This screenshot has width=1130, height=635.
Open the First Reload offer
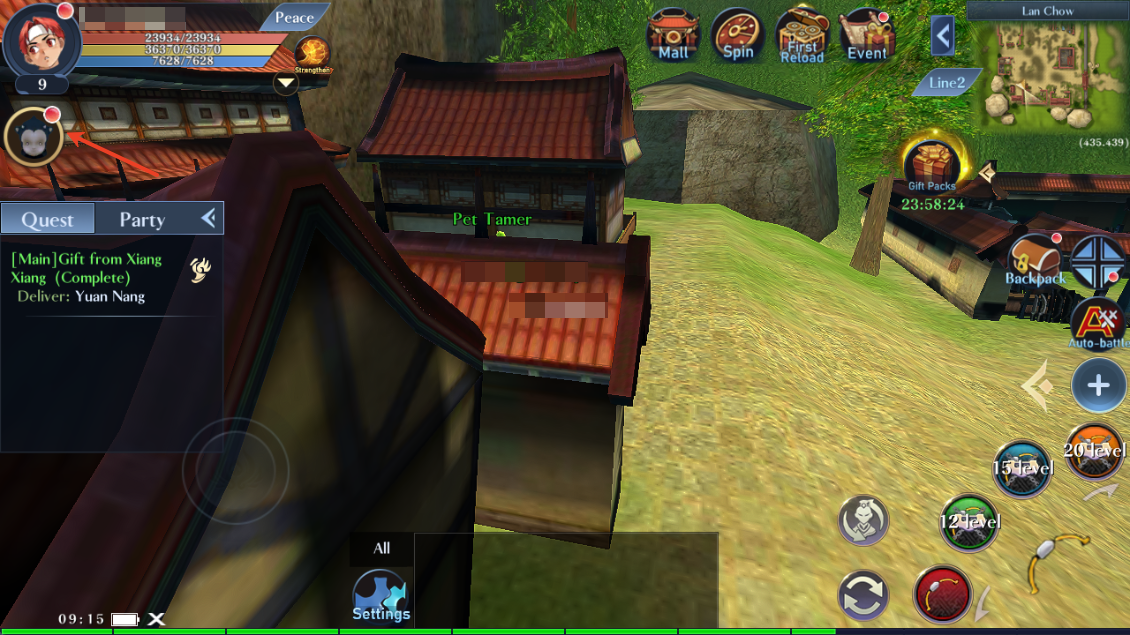click(x=802, y=37)
